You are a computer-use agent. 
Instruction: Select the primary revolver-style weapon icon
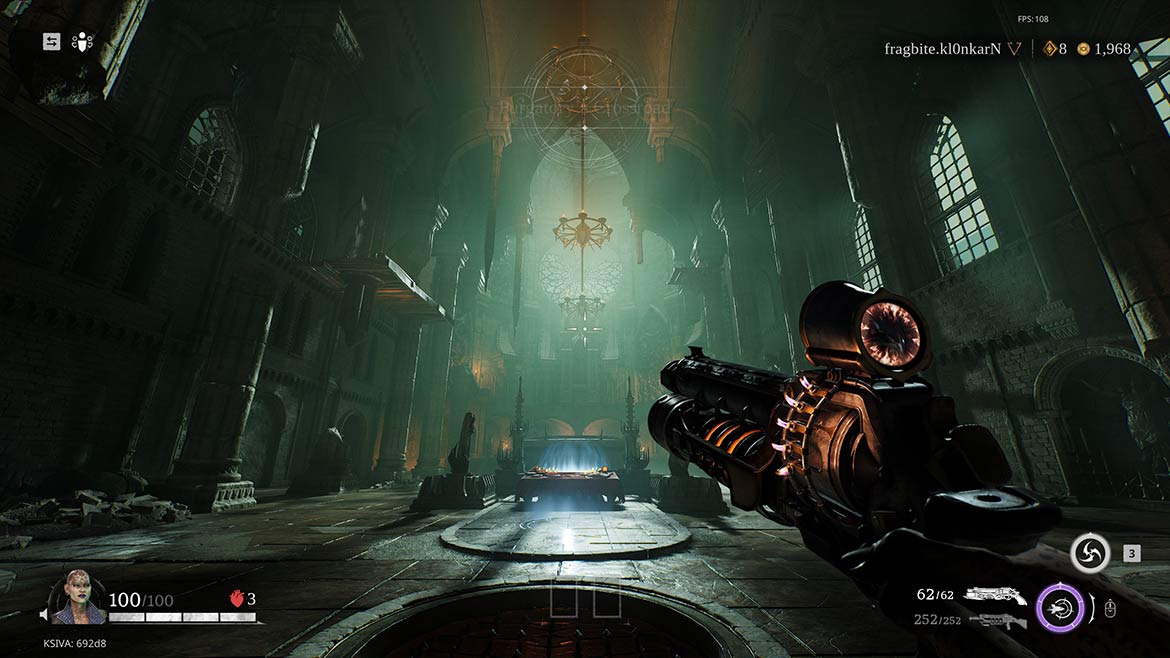(994, 595)
